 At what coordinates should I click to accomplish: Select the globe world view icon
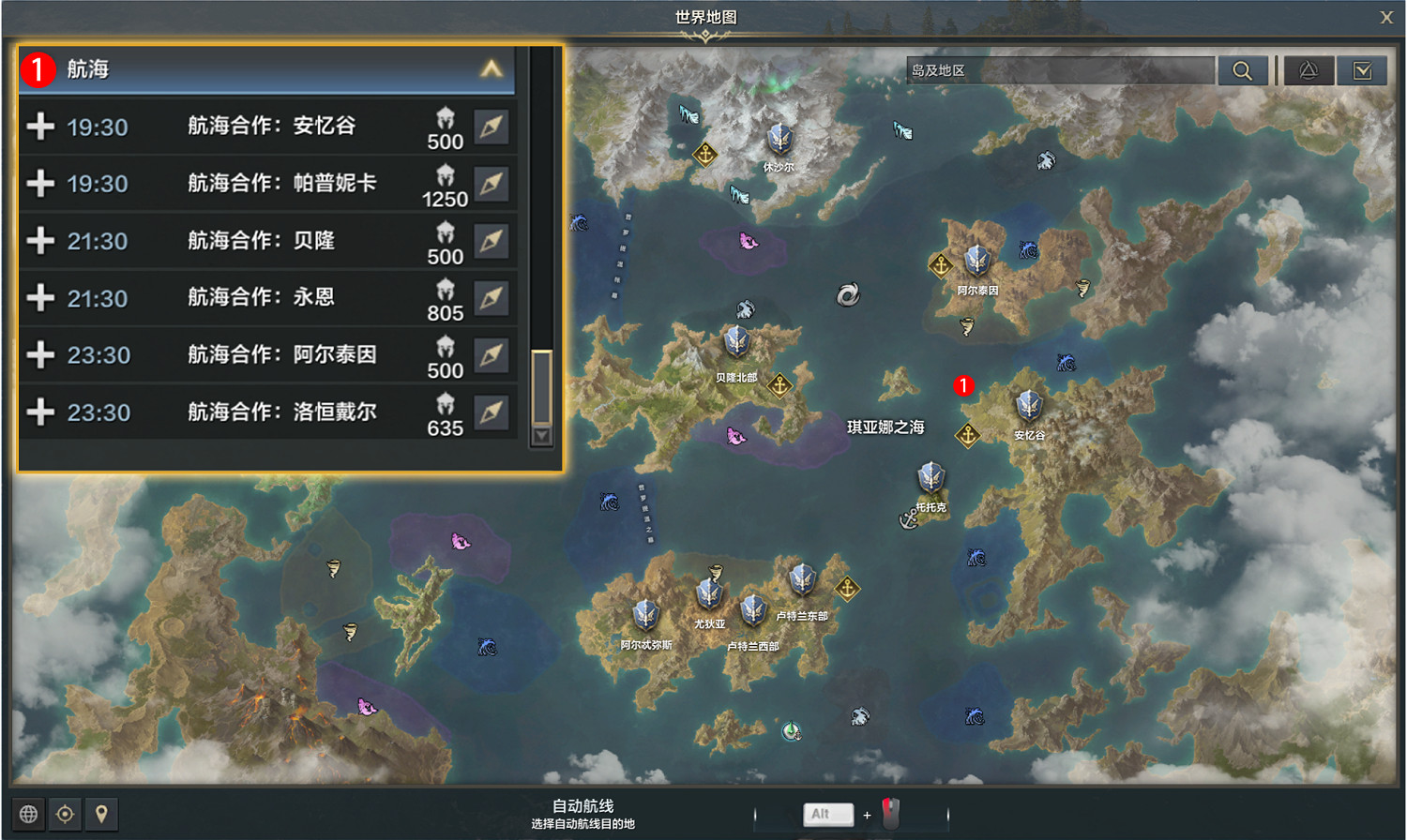point(29,814)
